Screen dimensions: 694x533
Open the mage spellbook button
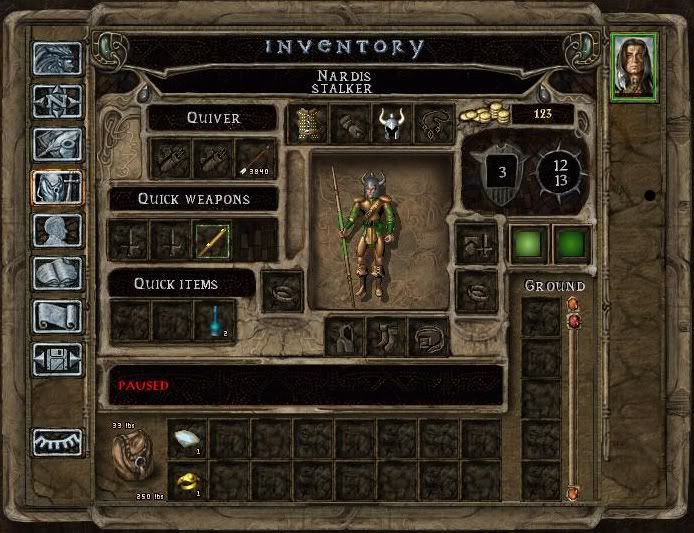[x=57, y=273]
